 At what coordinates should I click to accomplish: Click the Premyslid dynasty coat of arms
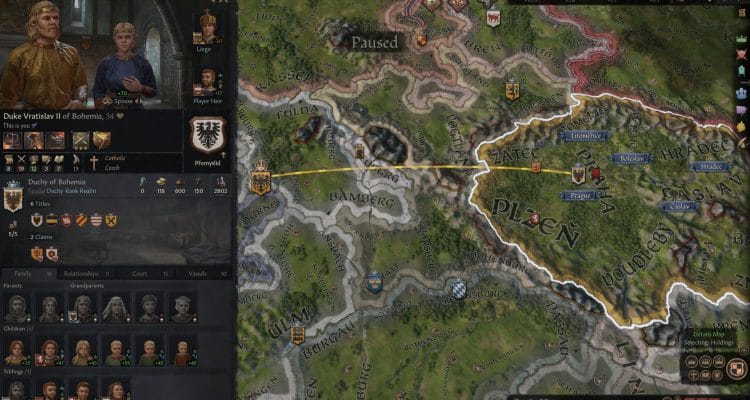pyautogui.click(x=208, y=135)
